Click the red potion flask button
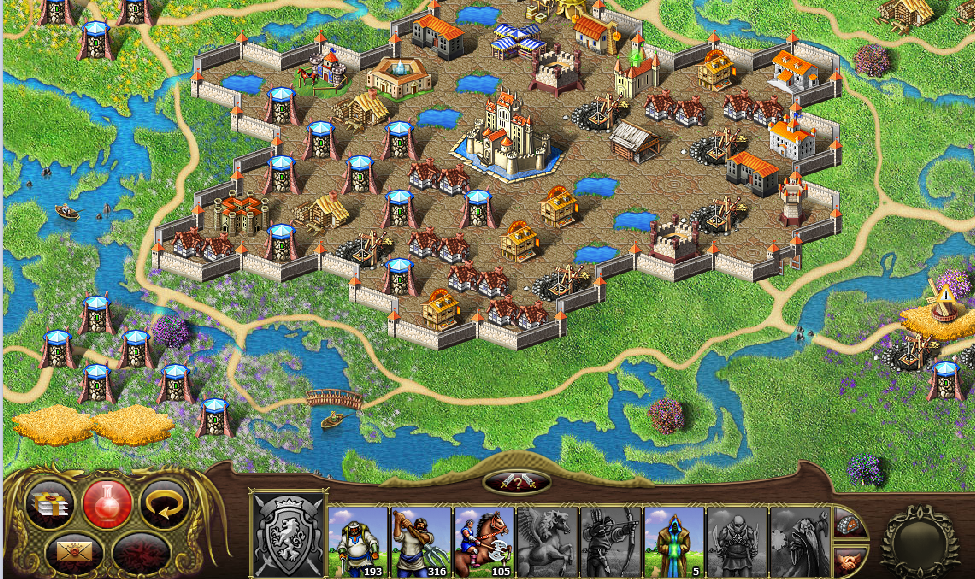Image resolution: width=975 pixels, height=579 pixels. tap(107, 502)
